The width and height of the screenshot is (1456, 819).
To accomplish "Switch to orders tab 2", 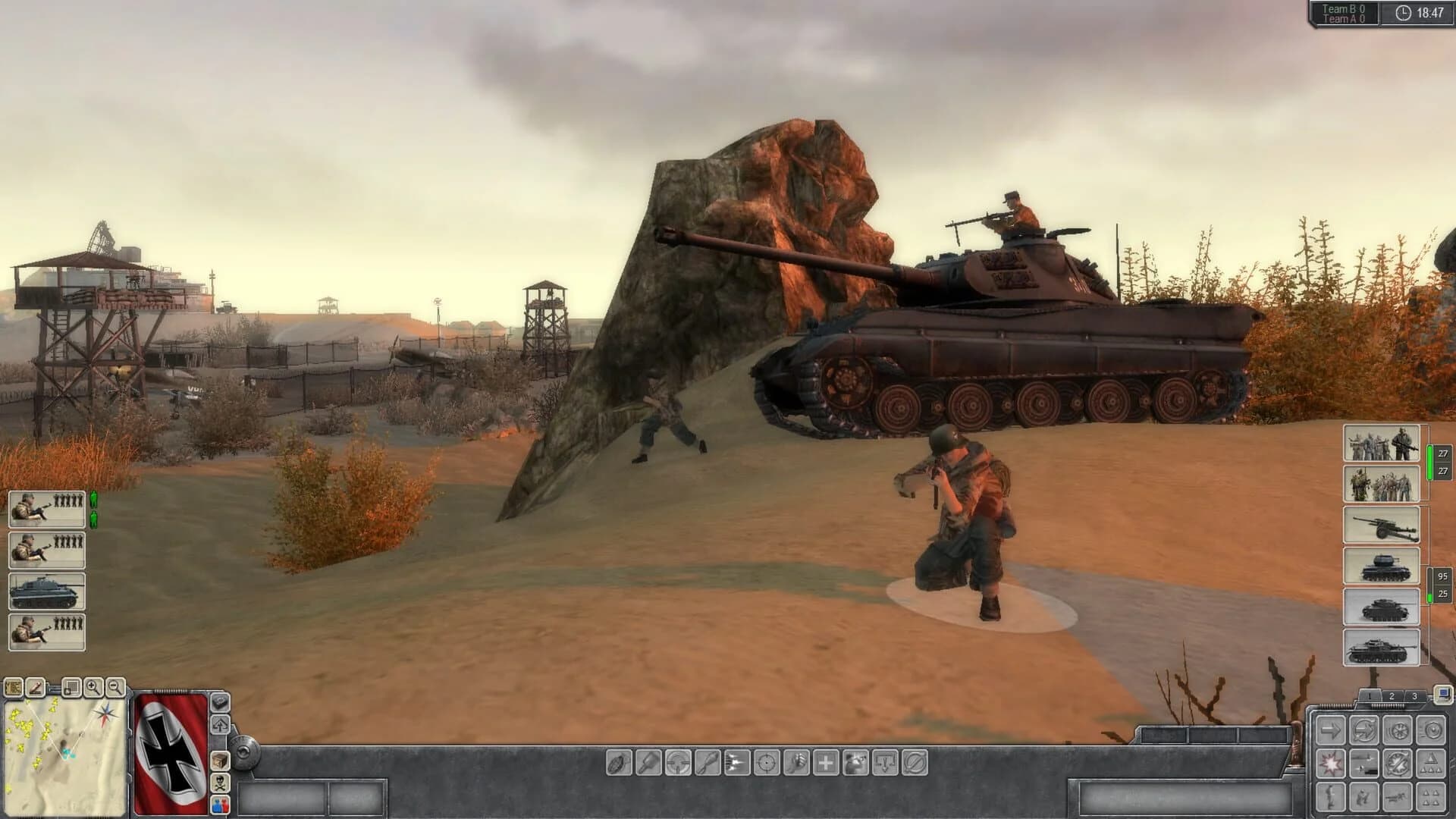I will pos(1392,695).
